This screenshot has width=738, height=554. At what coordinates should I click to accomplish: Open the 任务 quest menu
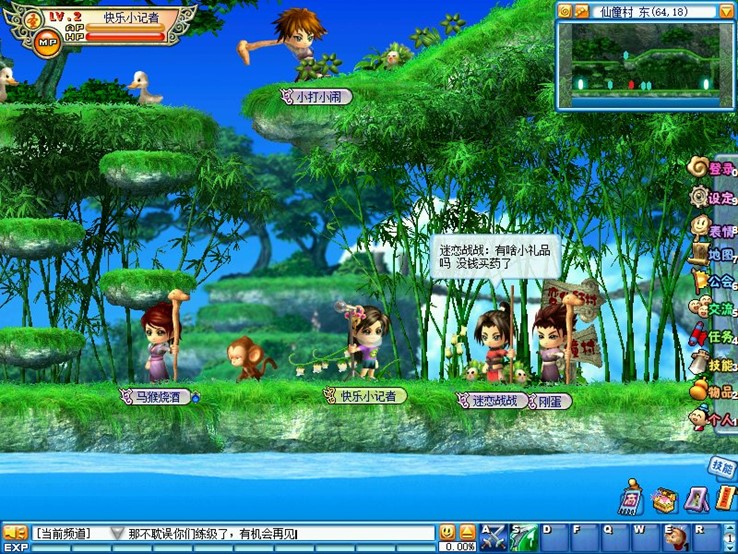[x=714, y=336]
